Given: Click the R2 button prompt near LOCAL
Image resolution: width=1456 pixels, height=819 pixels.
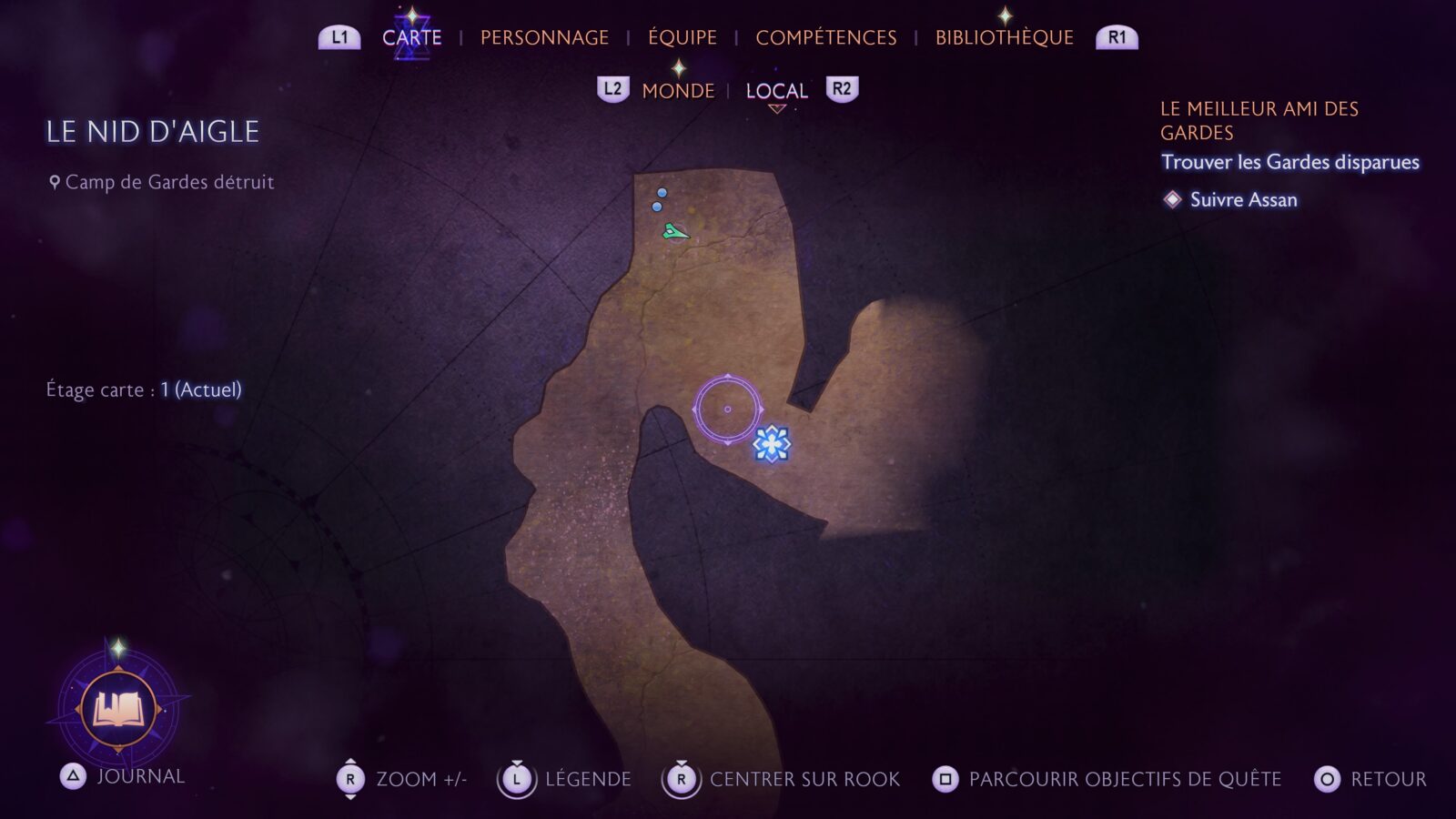Looking at the screenshot, I should click(840, 90).
